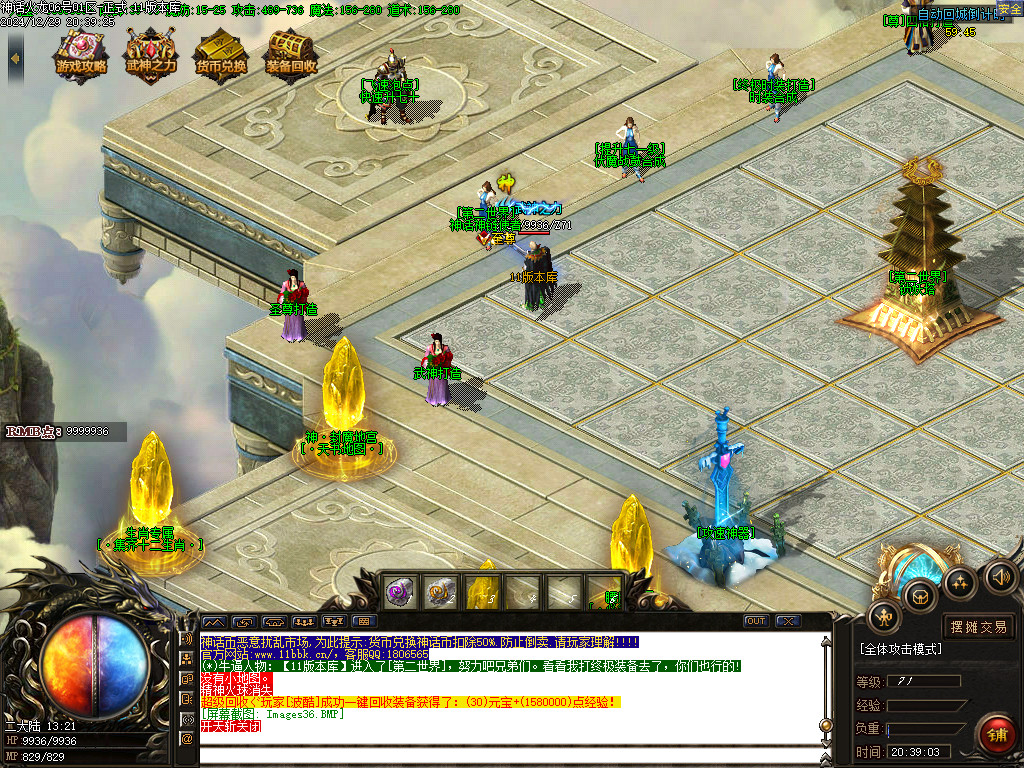Click the chat scrollbar down arrow

point(825,743)
